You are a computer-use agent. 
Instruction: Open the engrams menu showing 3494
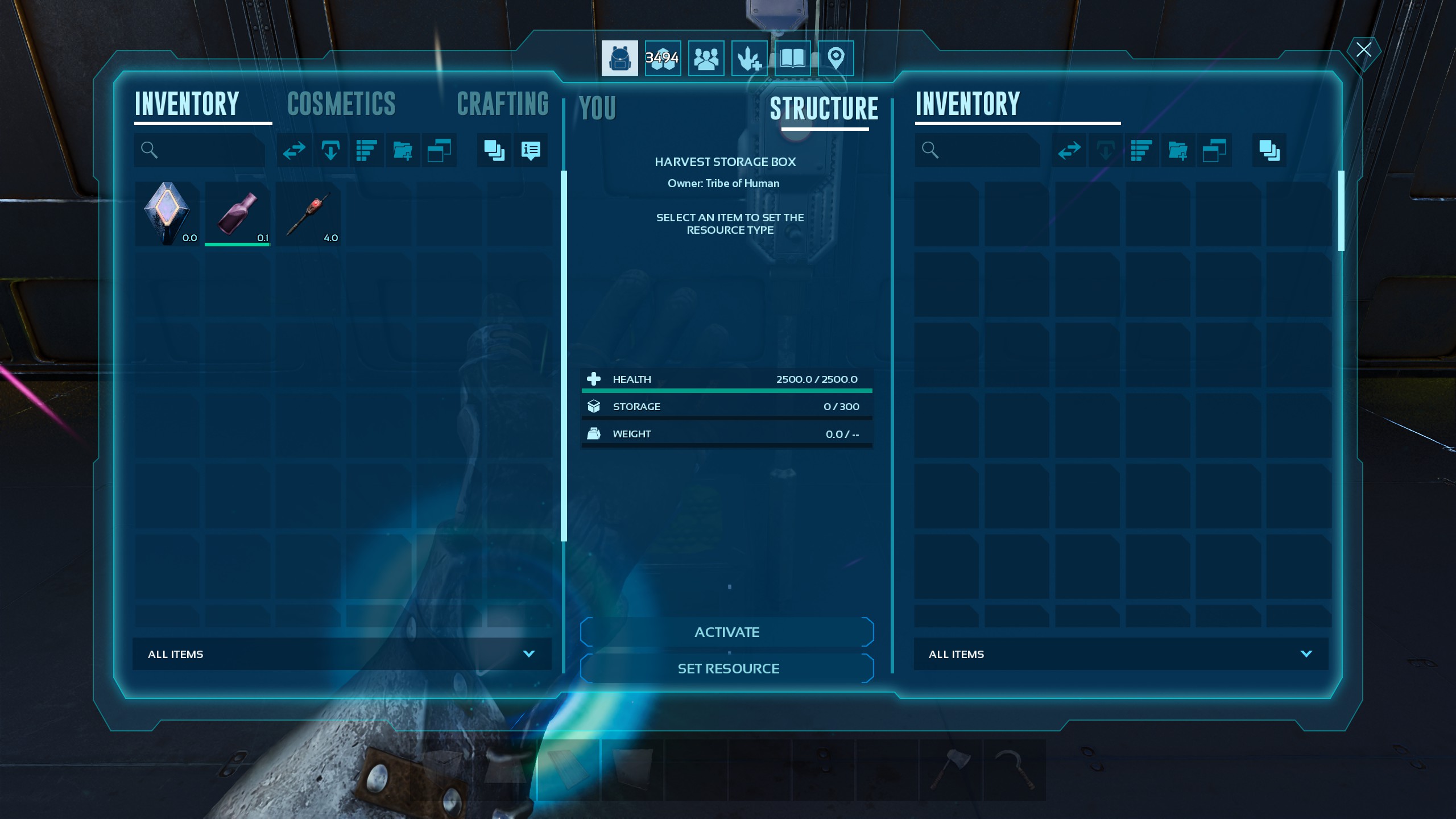click(663, 58)
